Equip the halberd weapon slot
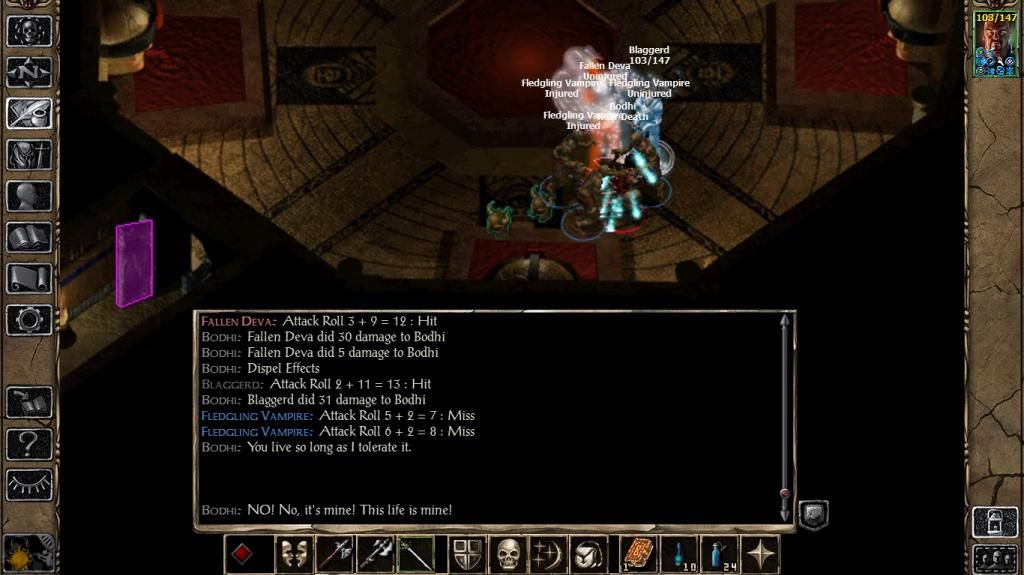Viewport: 1024px width, 575px height. point(335,554)
